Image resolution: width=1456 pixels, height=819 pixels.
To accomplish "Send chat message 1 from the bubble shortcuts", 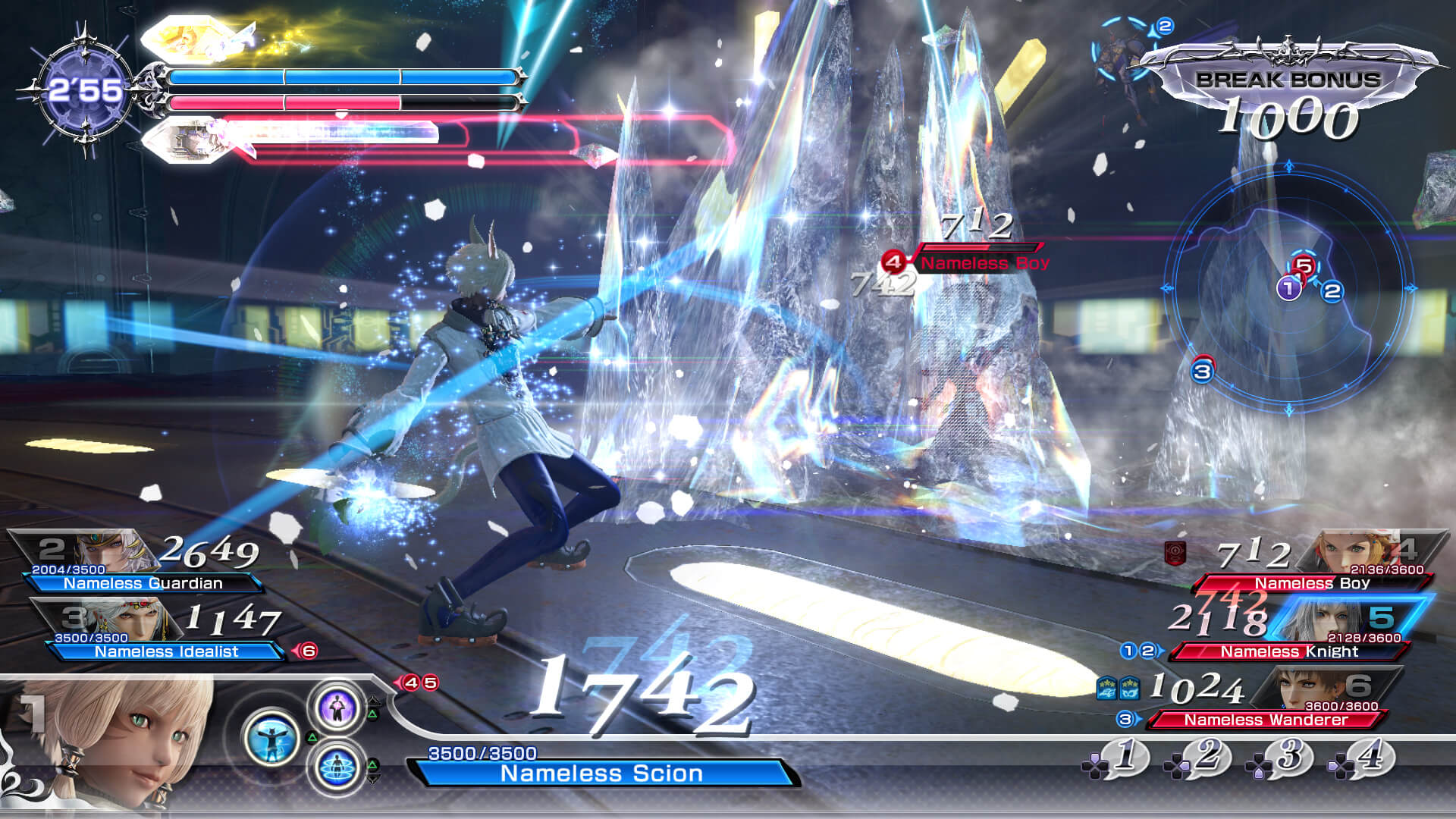I will (1125, 756).
